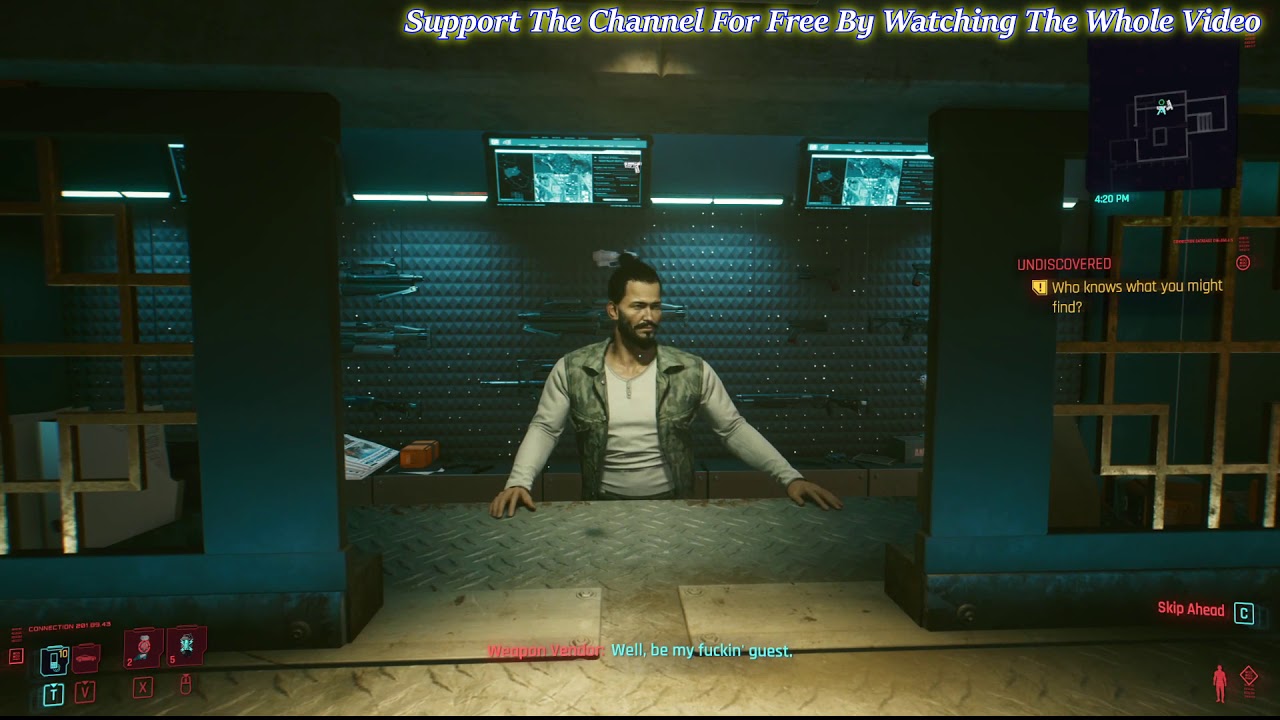Click the small red menu icon at left edge
Screen dimensions: 1280x720
coord(15,656)
